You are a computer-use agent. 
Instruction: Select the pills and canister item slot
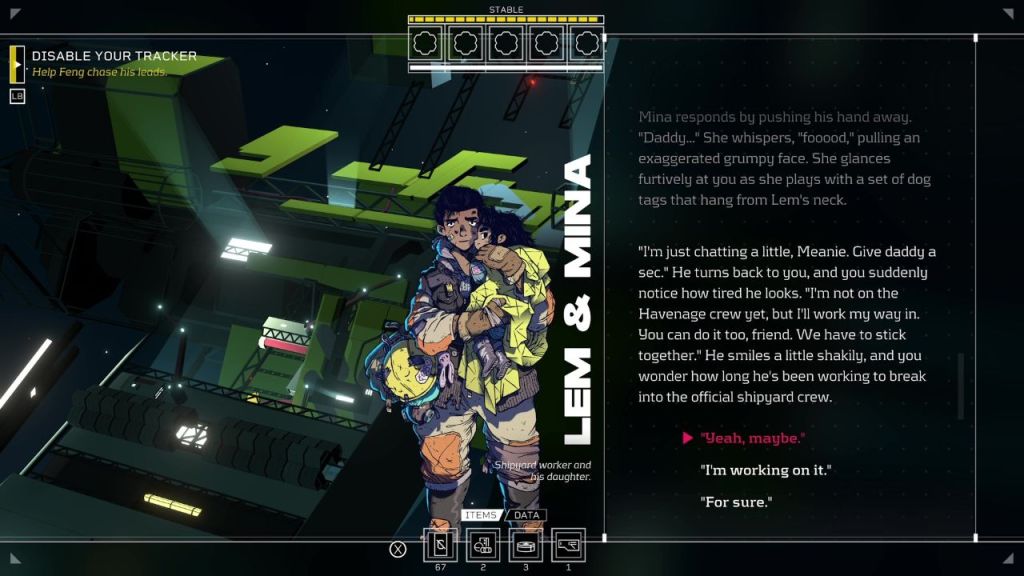(x=484, y=545)
